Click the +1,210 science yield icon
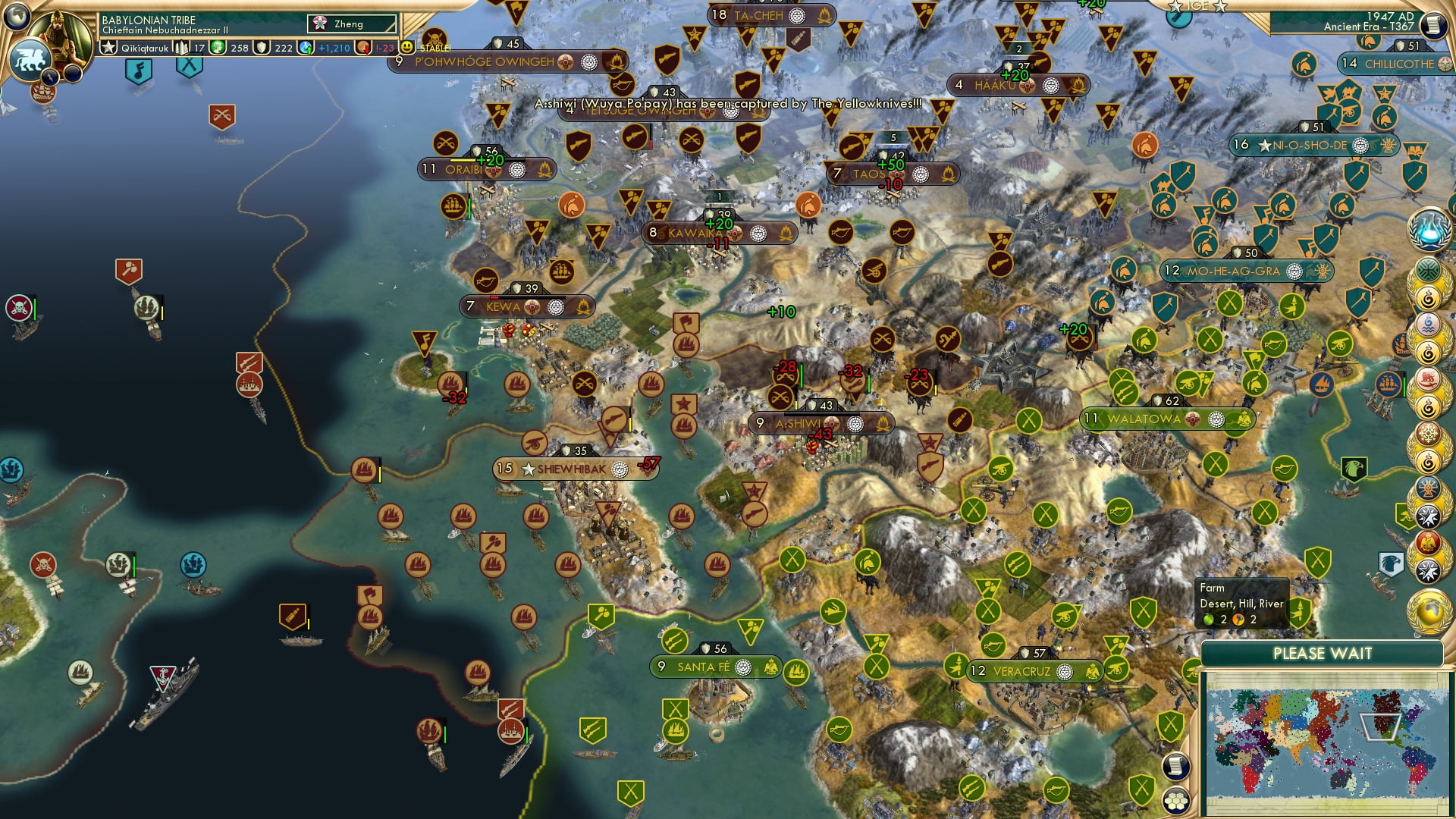This screenshot has height=819, width=1456. pyautogui.click(x=306, y=48)
